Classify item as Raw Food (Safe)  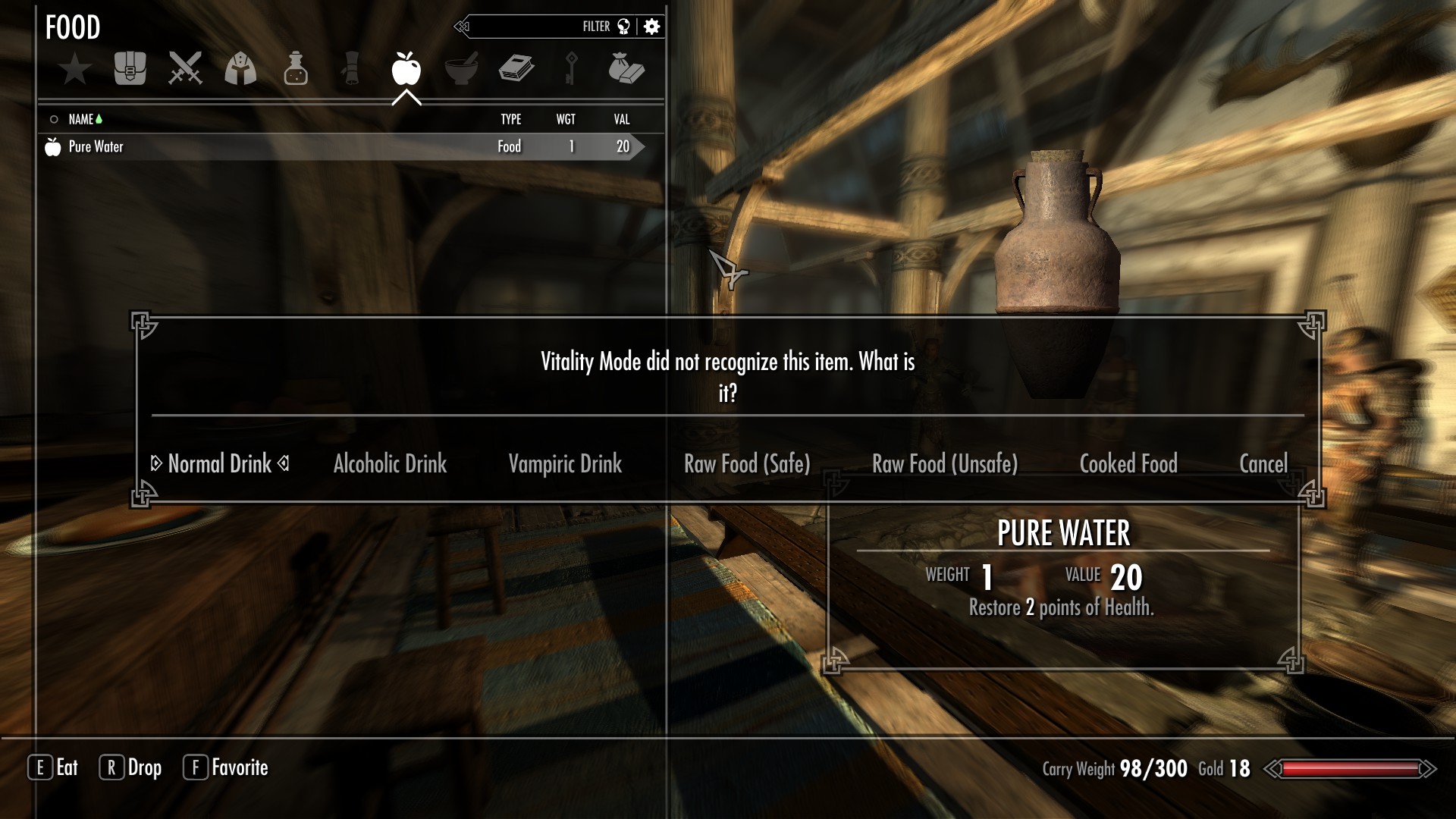point(747,463)
